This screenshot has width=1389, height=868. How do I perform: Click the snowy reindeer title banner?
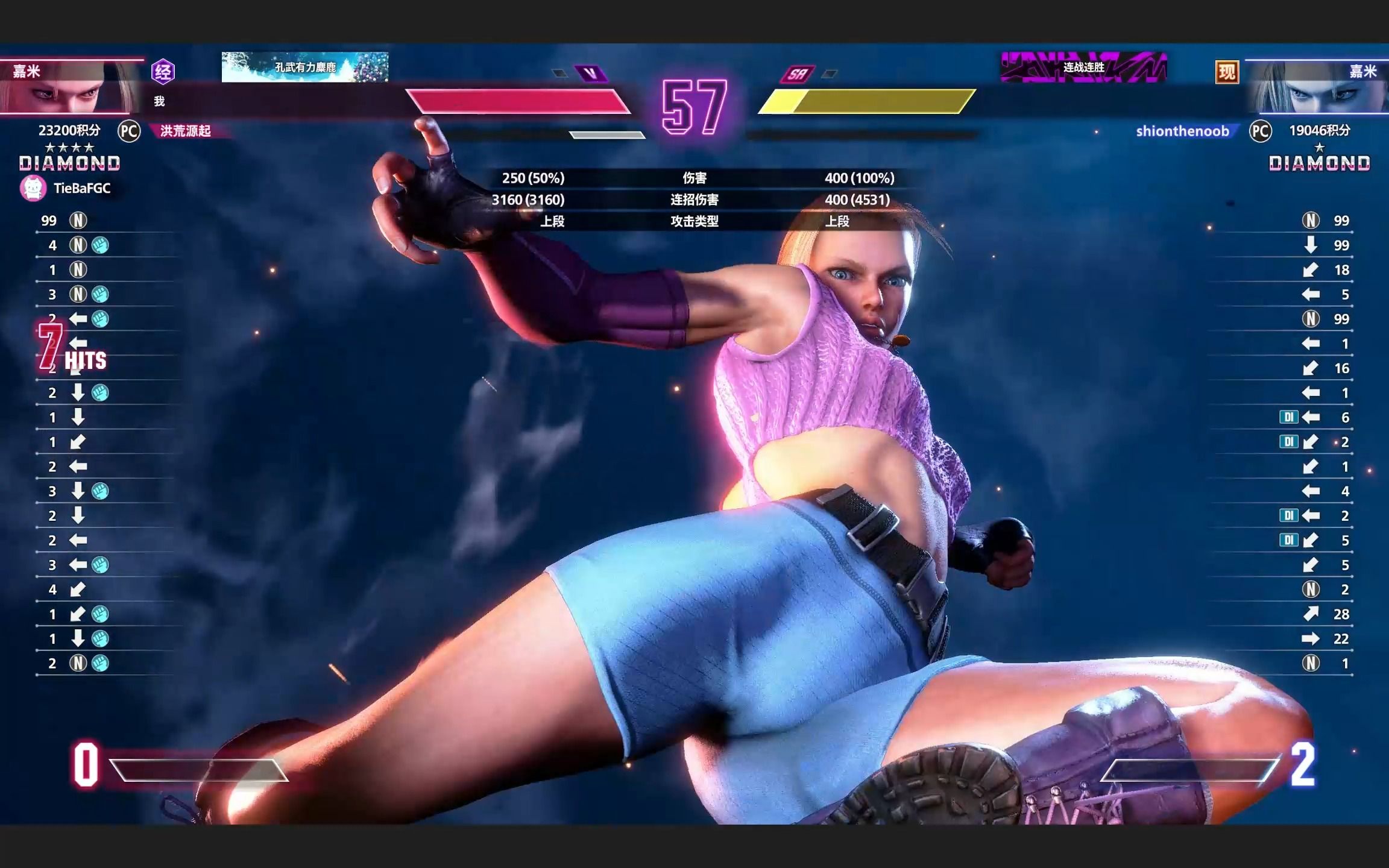(305, 67)
